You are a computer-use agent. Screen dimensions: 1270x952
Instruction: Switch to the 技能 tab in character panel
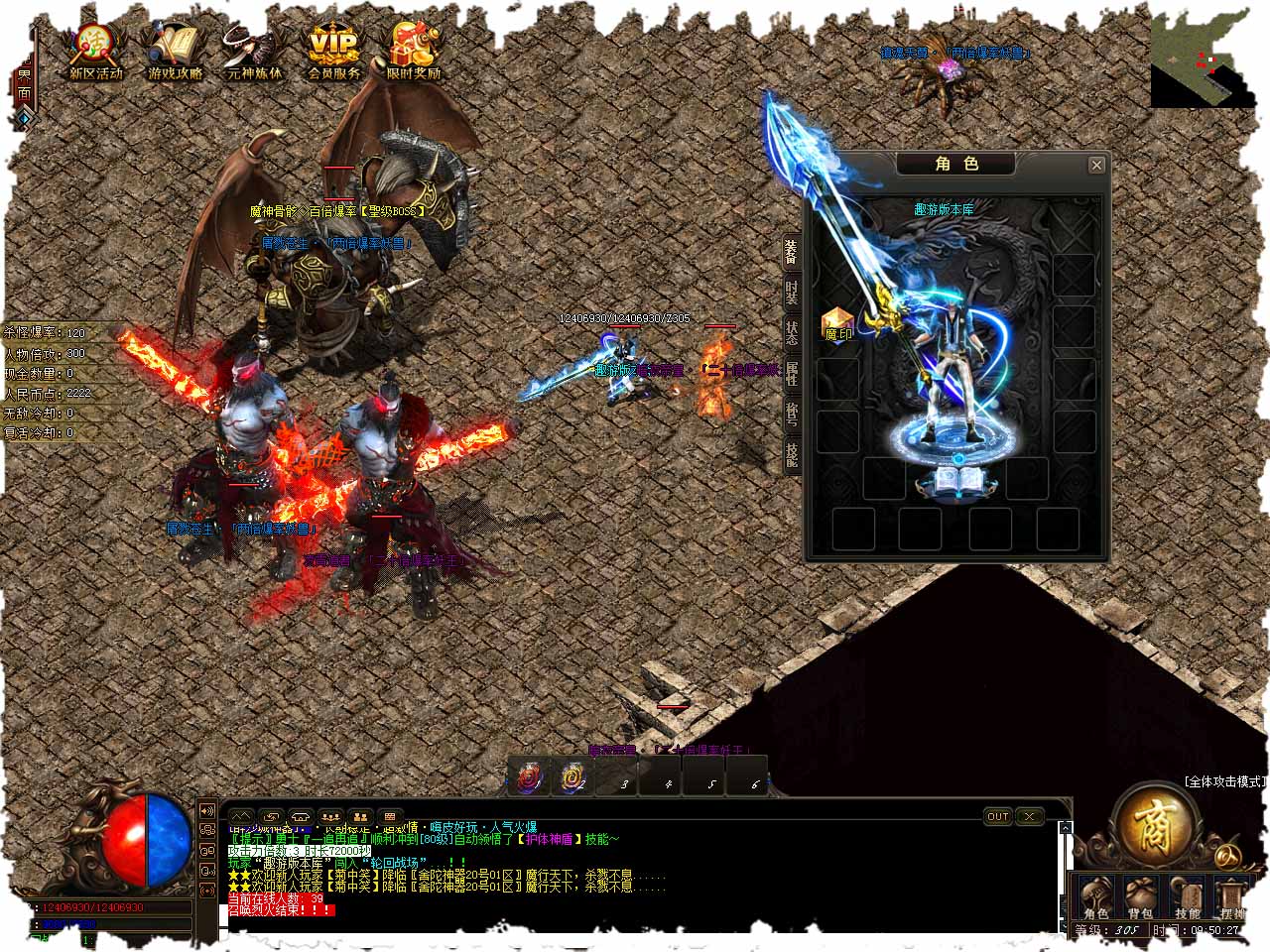tap(792, 455)
